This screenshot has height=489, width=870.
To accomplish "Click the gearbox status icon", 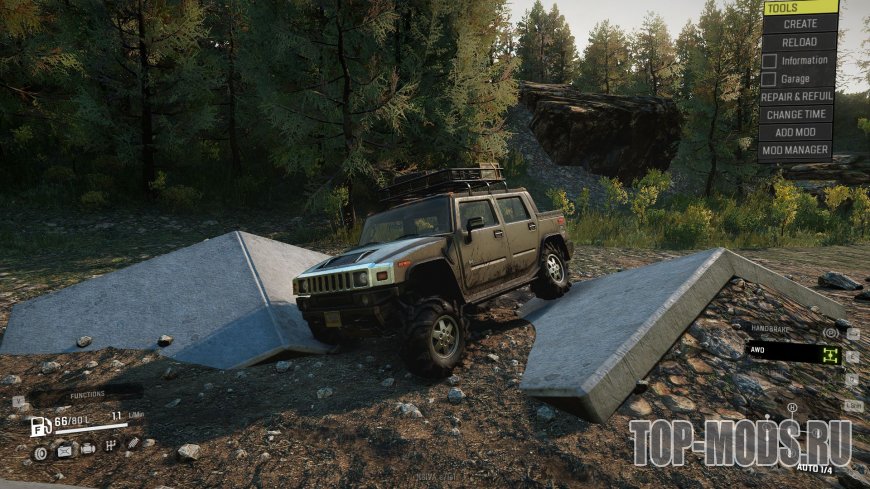I will point(110,445).
